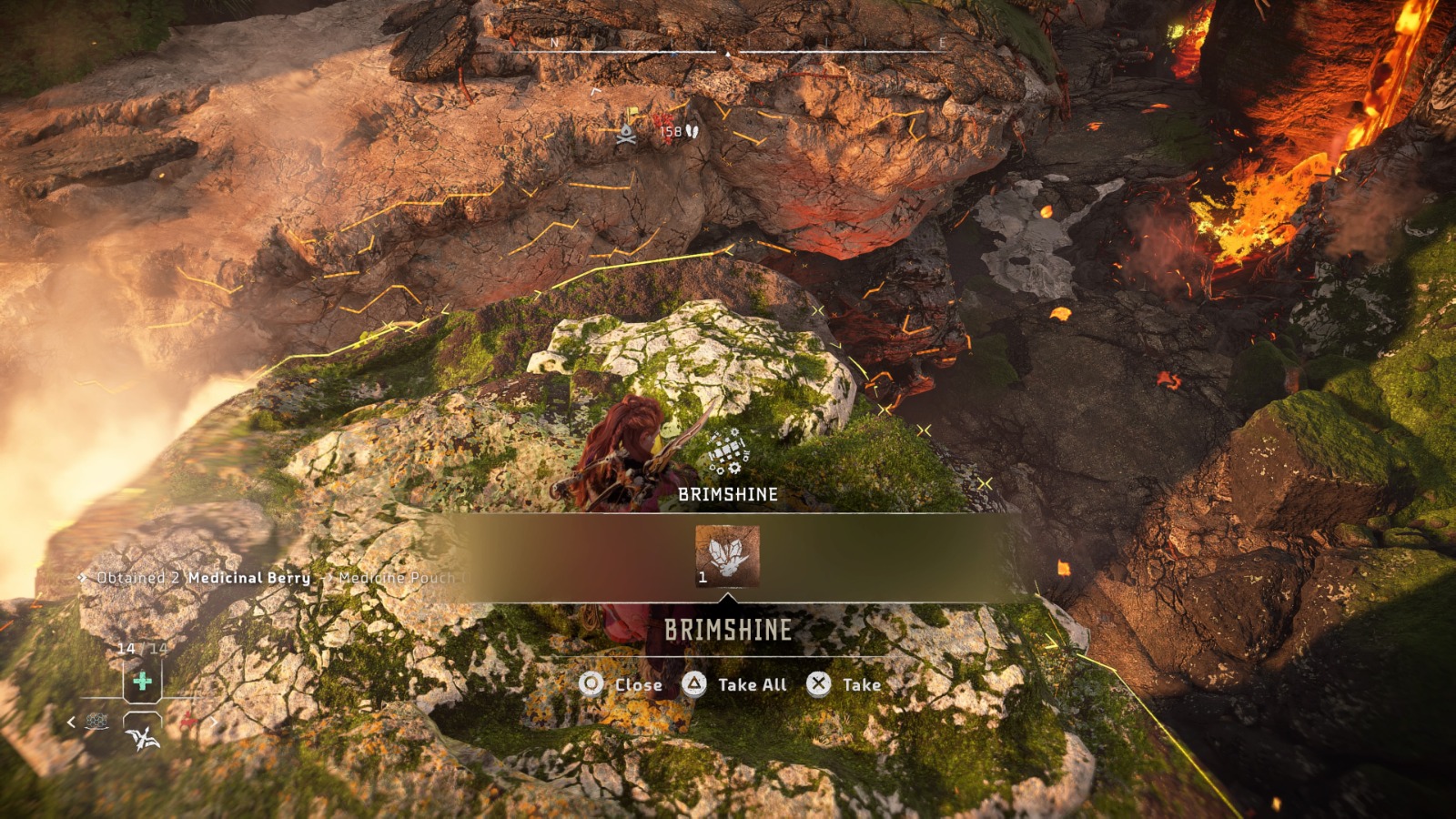Select the berry pouch icon in the lower-left
Image resolution: width=1456 pixels, height=819 pixels.
click(96, 720)
